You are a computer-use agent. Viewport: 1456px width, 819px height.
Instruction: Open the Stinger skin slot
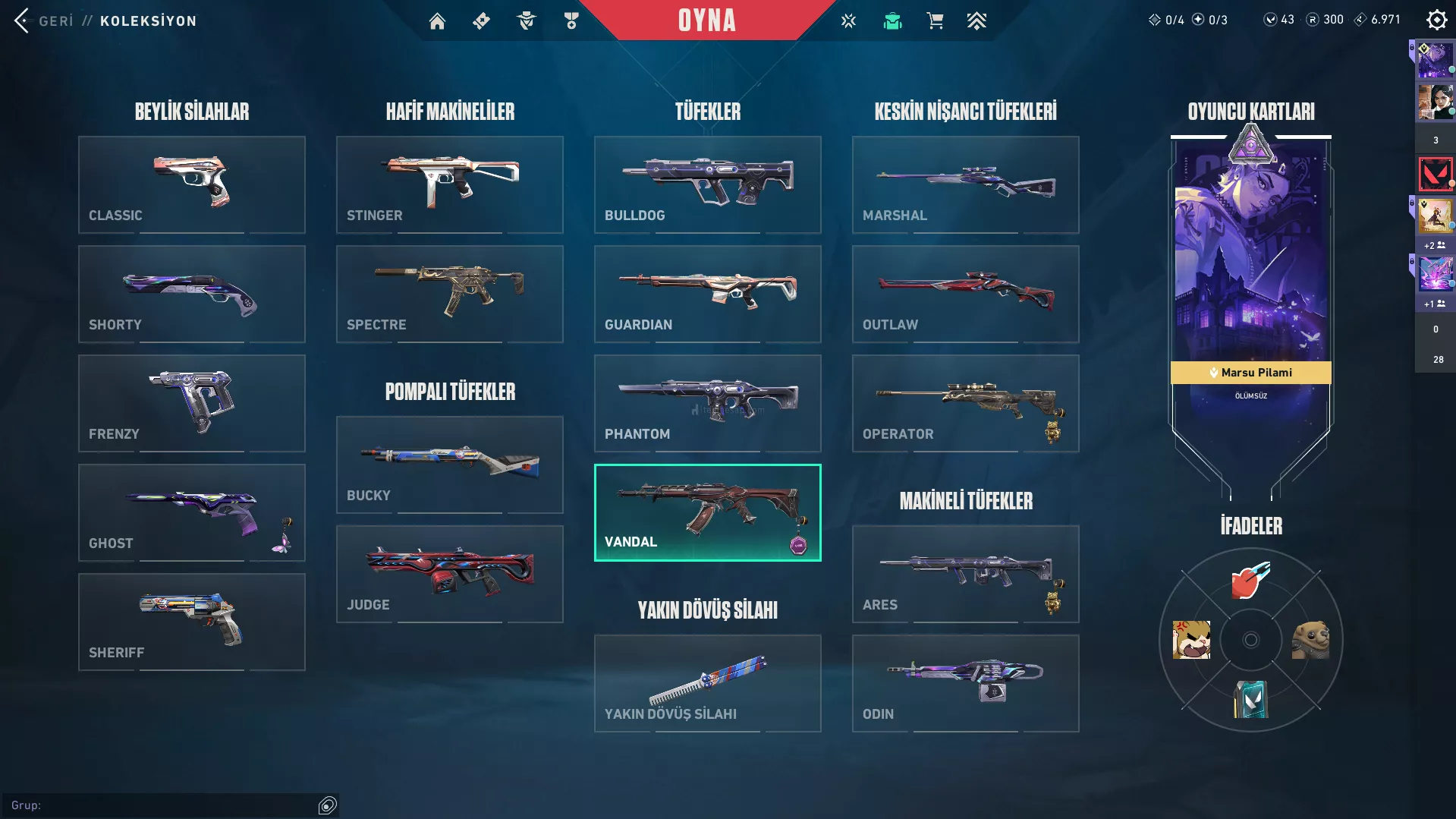pos(449,184)
